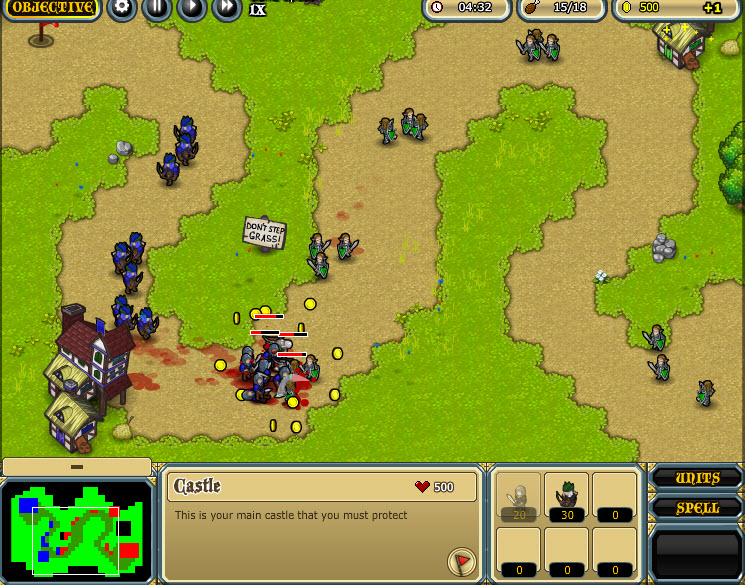Recruit the green-haired unit costing 30
This screenshot has width=745, height=585.
point(566,498)
